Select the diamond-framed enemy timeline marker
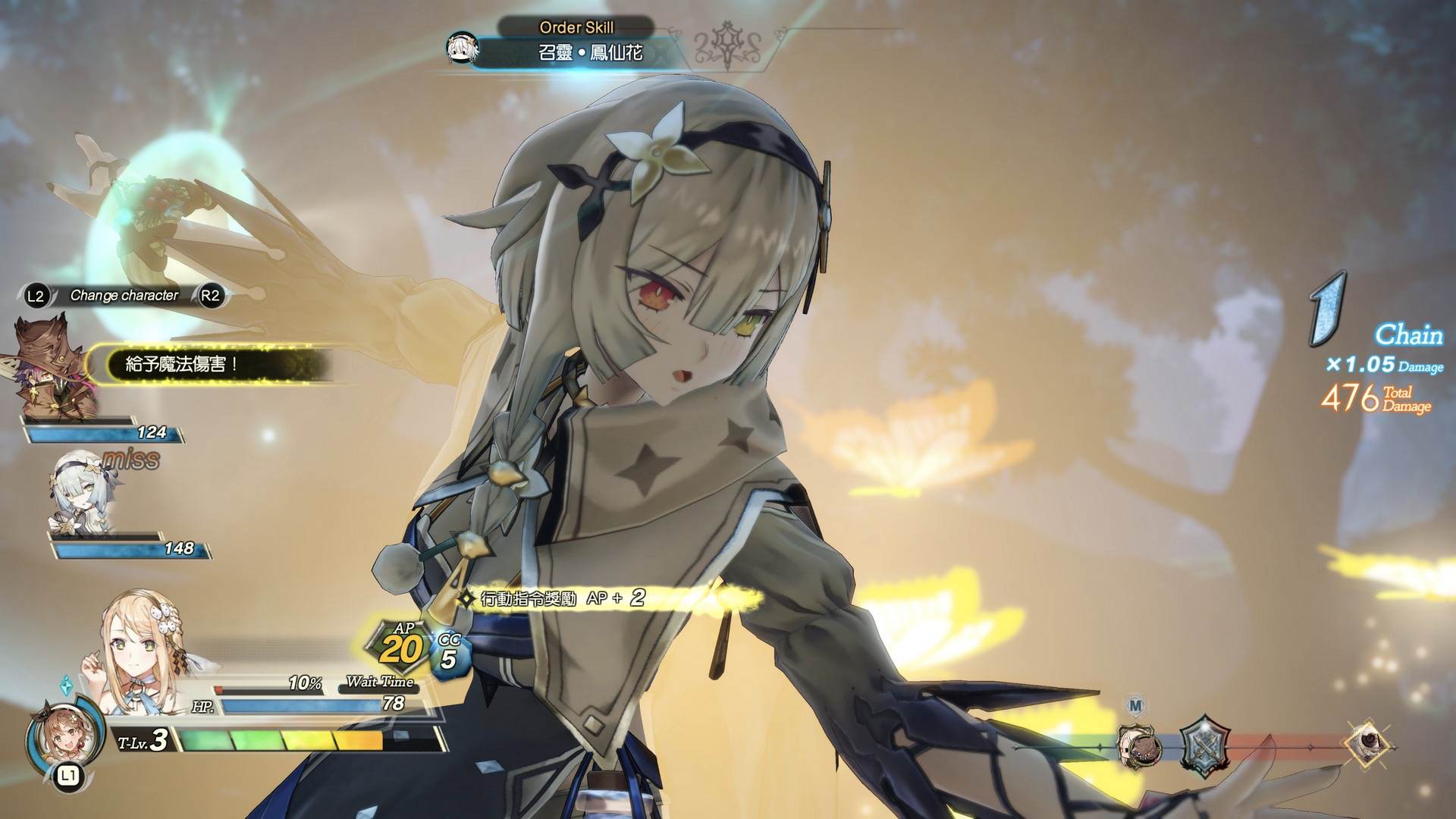 click(1370, 742)
